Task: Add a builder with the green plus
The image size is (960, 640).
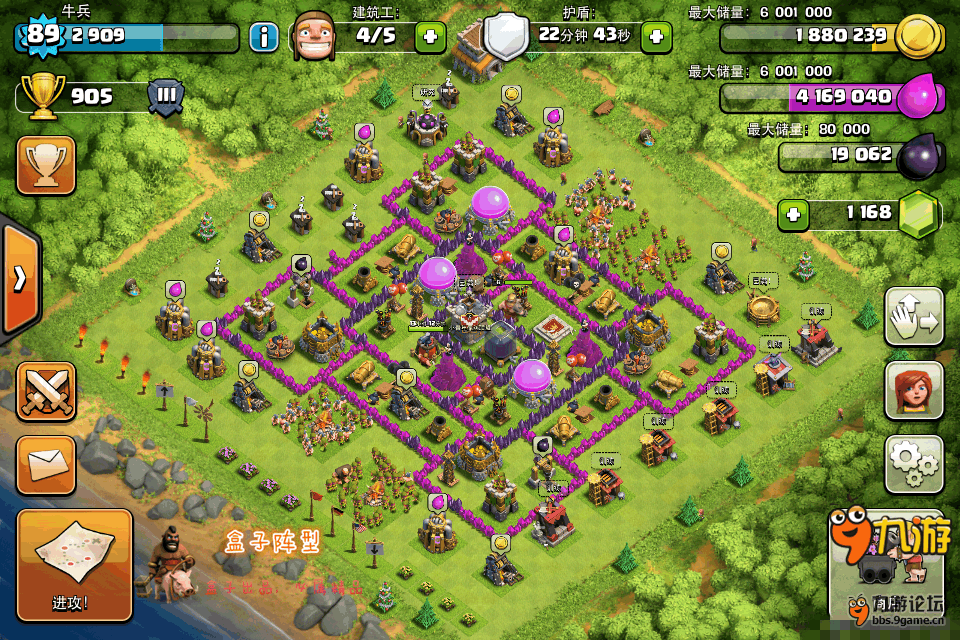Action: 431,38
